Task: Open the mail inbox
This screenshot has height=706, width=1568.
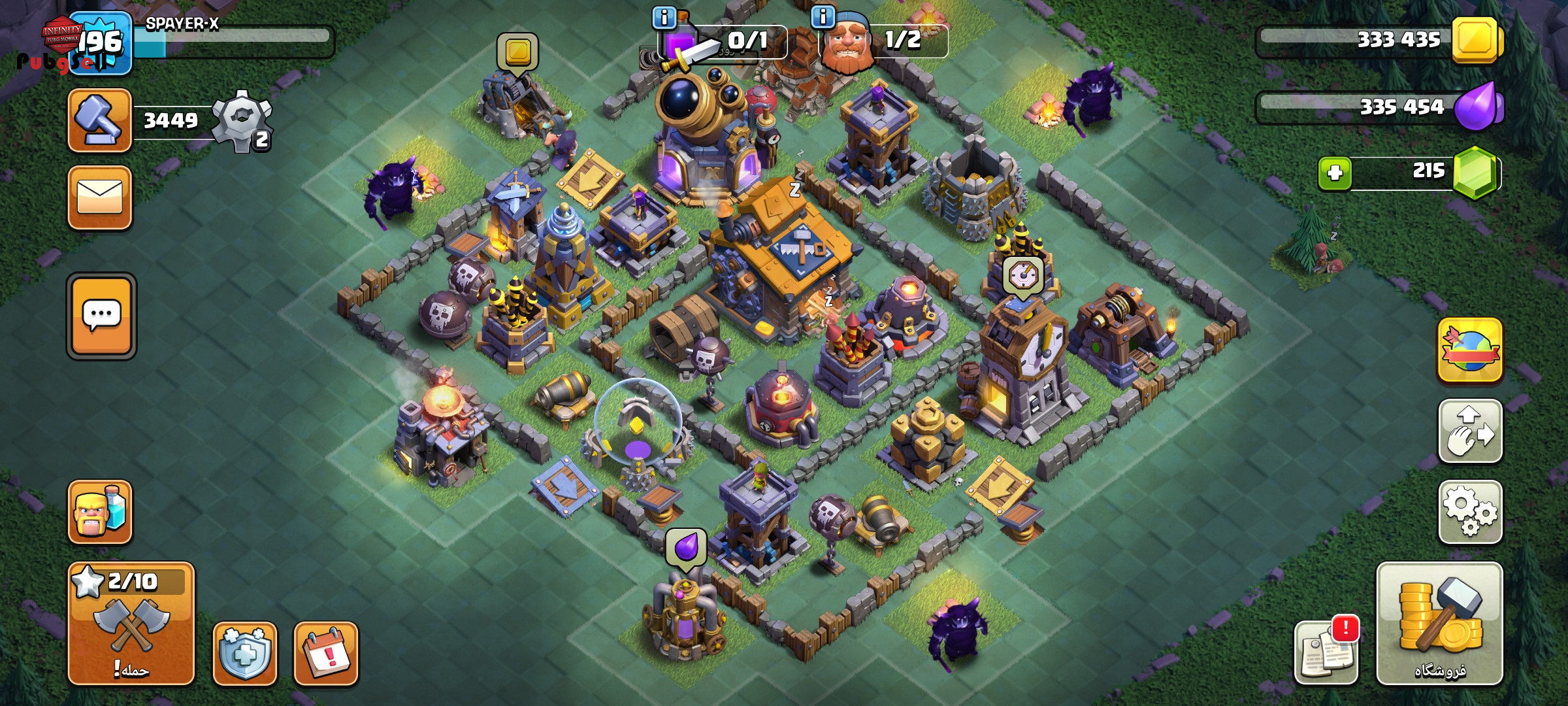Action: [99, 197]
